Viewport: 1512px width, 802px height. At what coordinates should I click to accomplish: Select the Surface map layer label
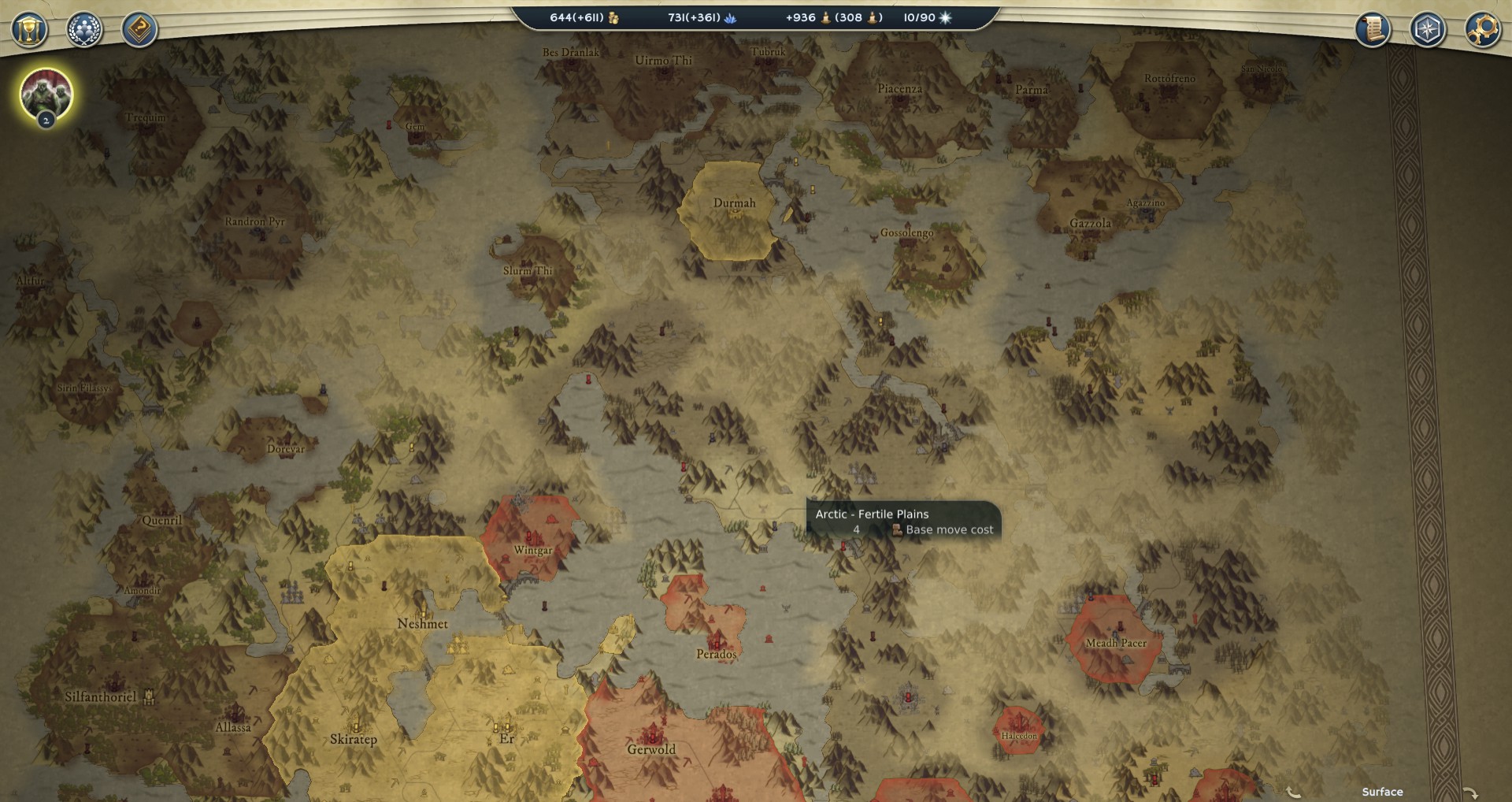(x=1382, y=792)
